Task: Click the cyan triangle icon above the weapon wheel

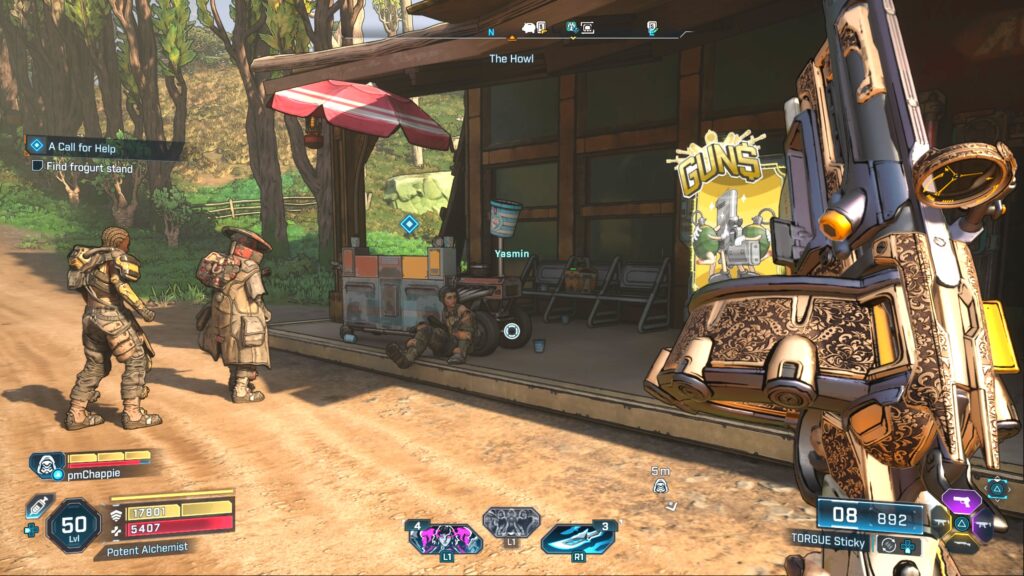Action: pos(997,486)
